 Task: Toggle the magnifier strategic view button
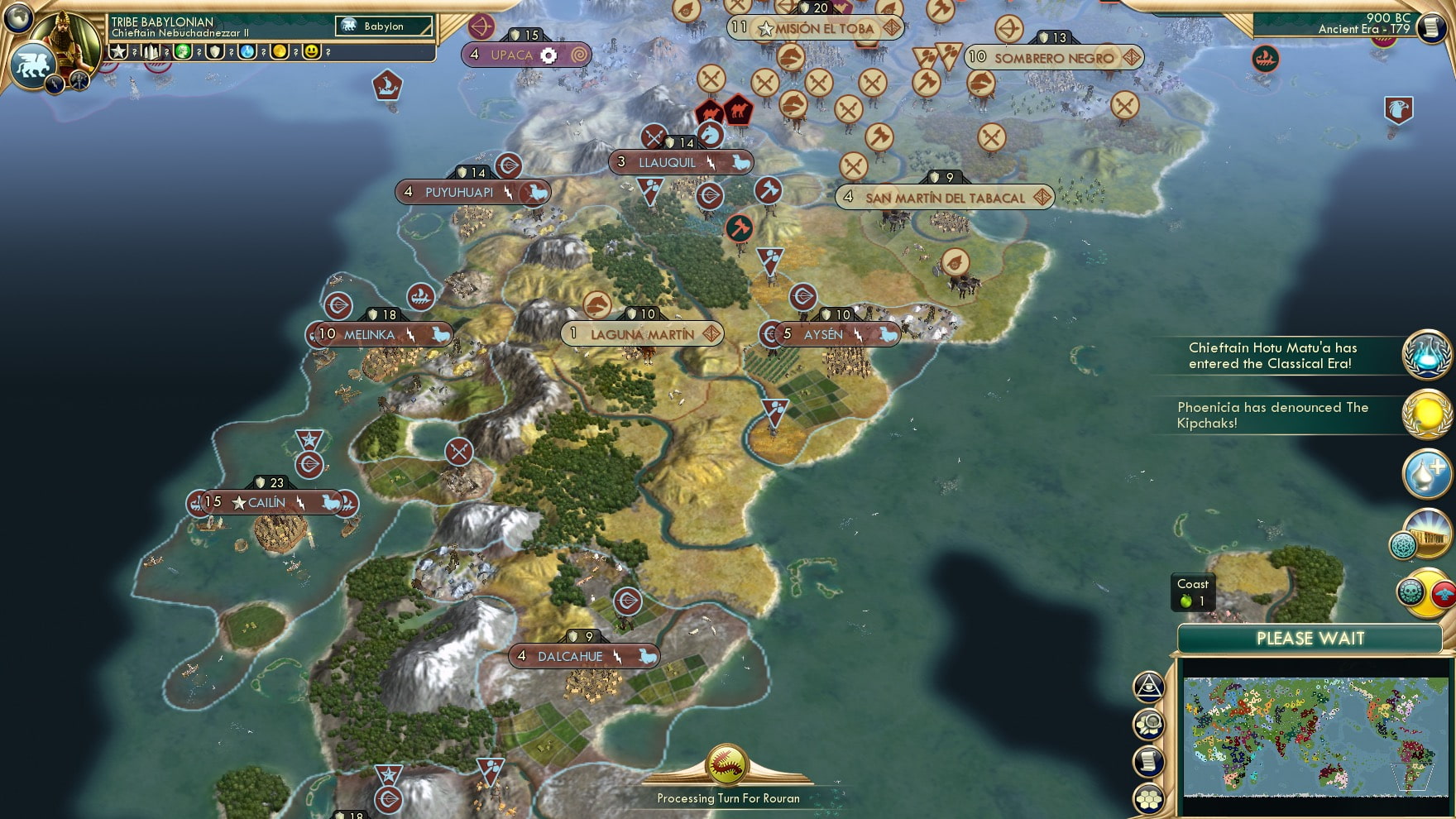[1148, 725]
